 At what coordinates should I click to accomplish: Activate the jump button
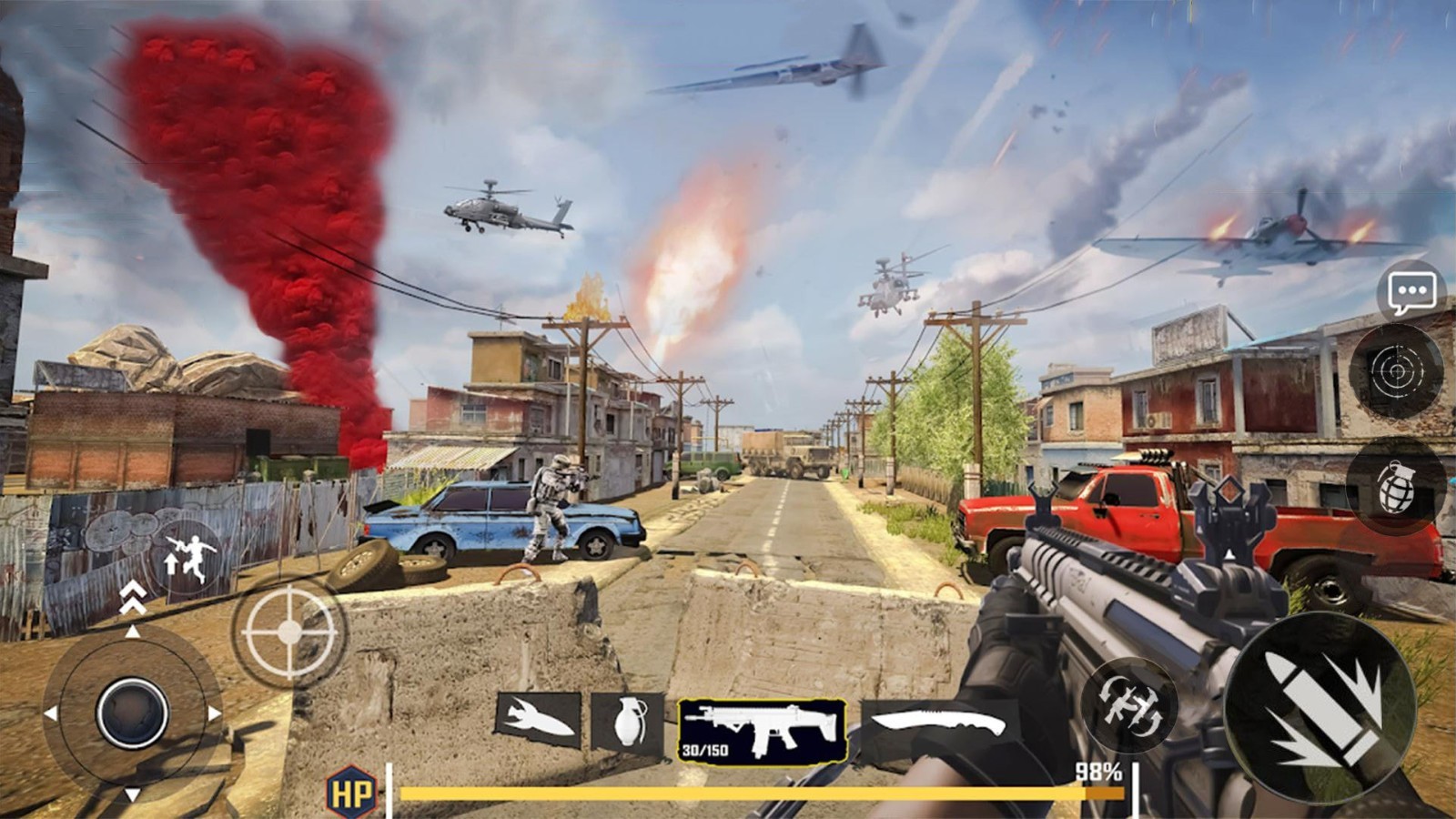pyautogui.click(x=188, y=557)
